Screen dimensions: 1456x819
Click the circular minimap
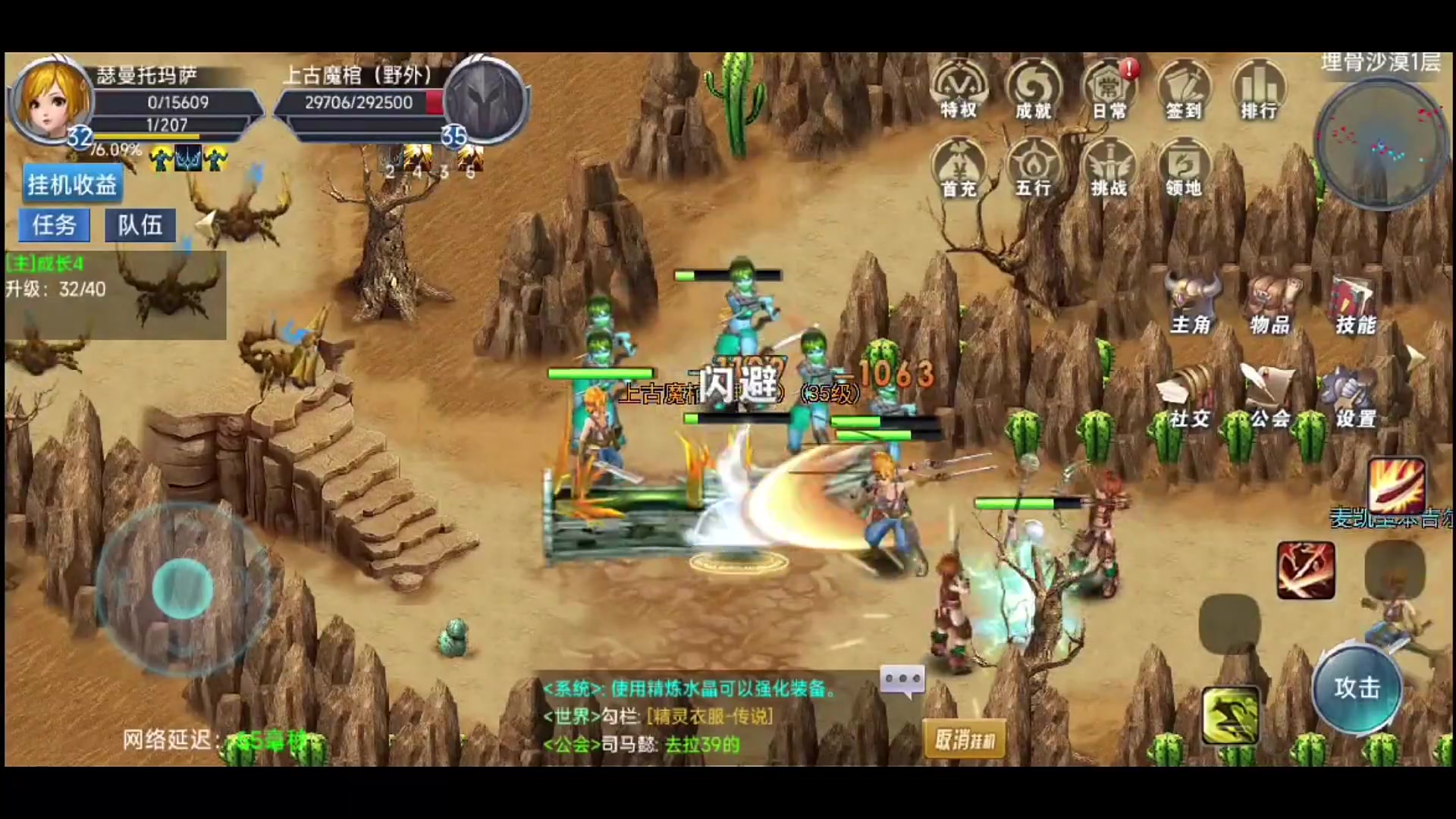[1379, 144]
